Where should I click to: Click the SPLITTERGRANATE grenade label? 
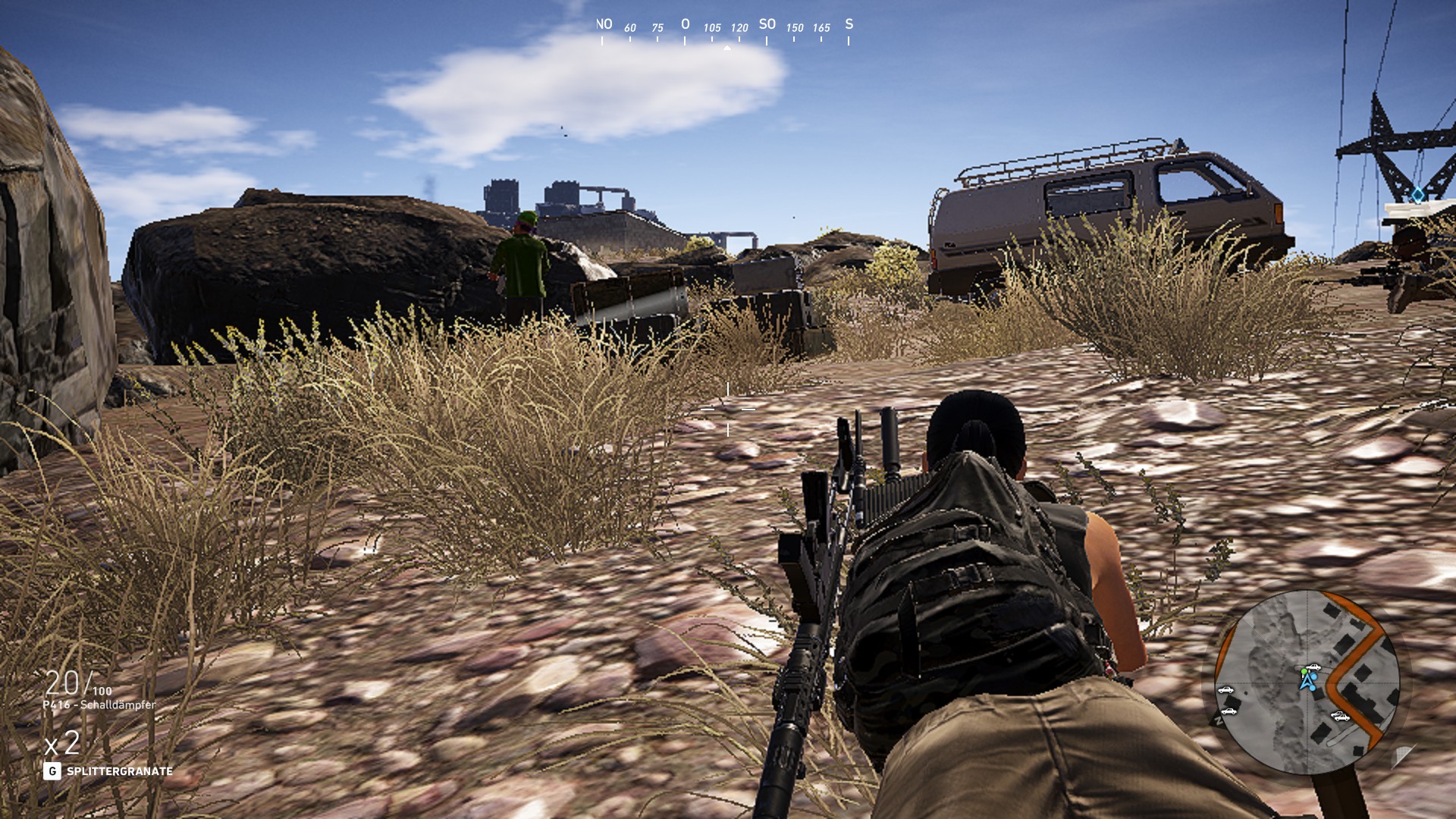(121, 769)
